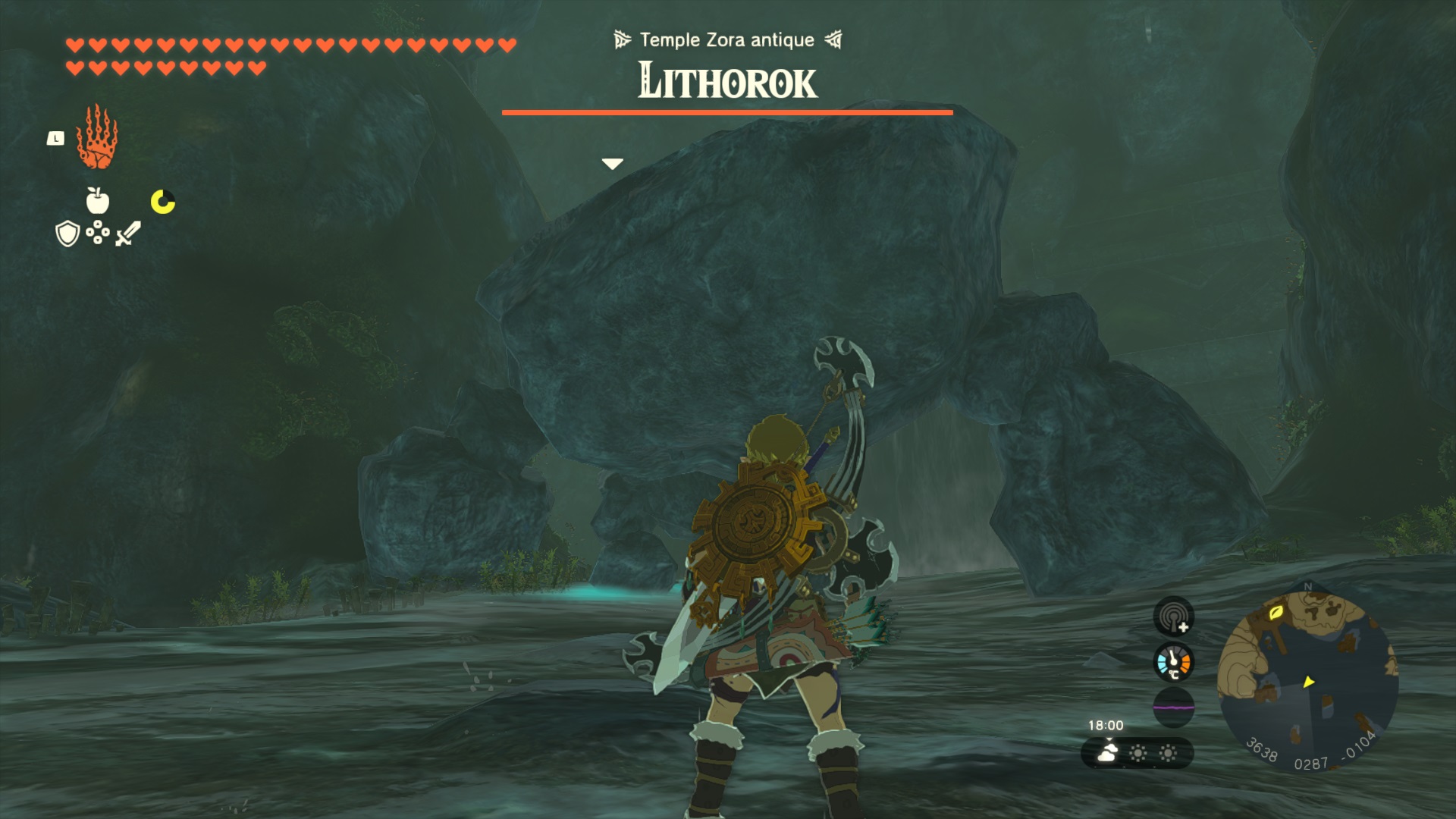Choose the shield icon in the quick menu
The height and width of the screenshot is (819, 1456).
pos(68,234)
